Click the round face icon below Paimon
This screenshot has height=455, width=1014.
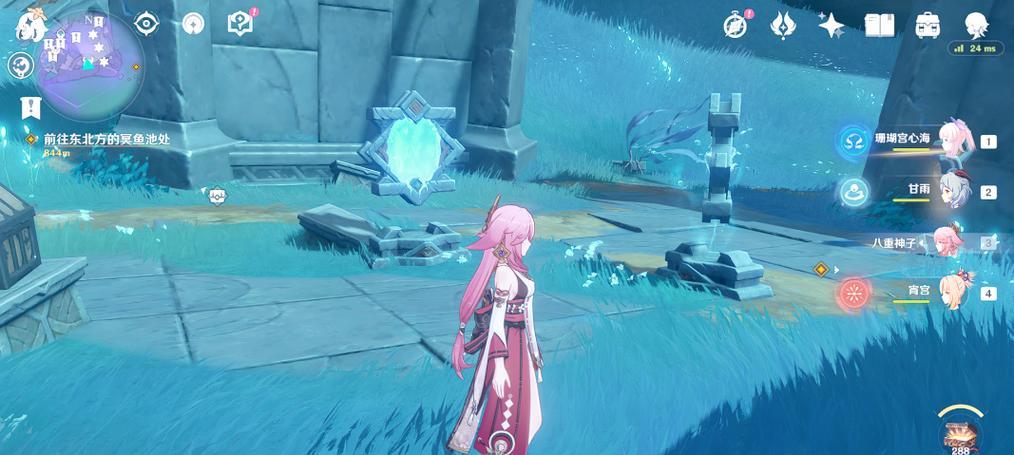20,66
